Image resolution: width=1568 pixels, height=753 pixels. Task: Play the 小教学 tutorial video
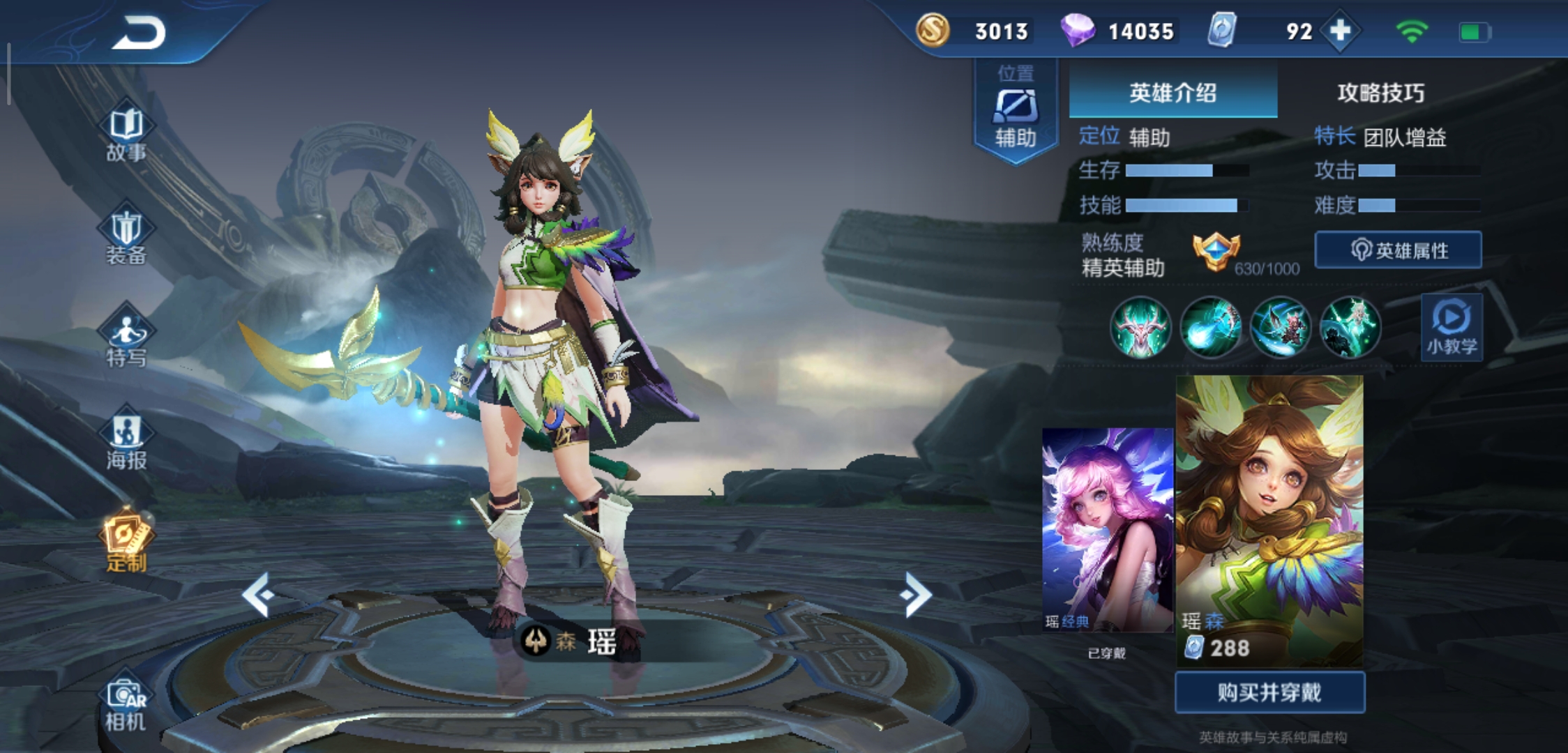(x=1451, y=328)
